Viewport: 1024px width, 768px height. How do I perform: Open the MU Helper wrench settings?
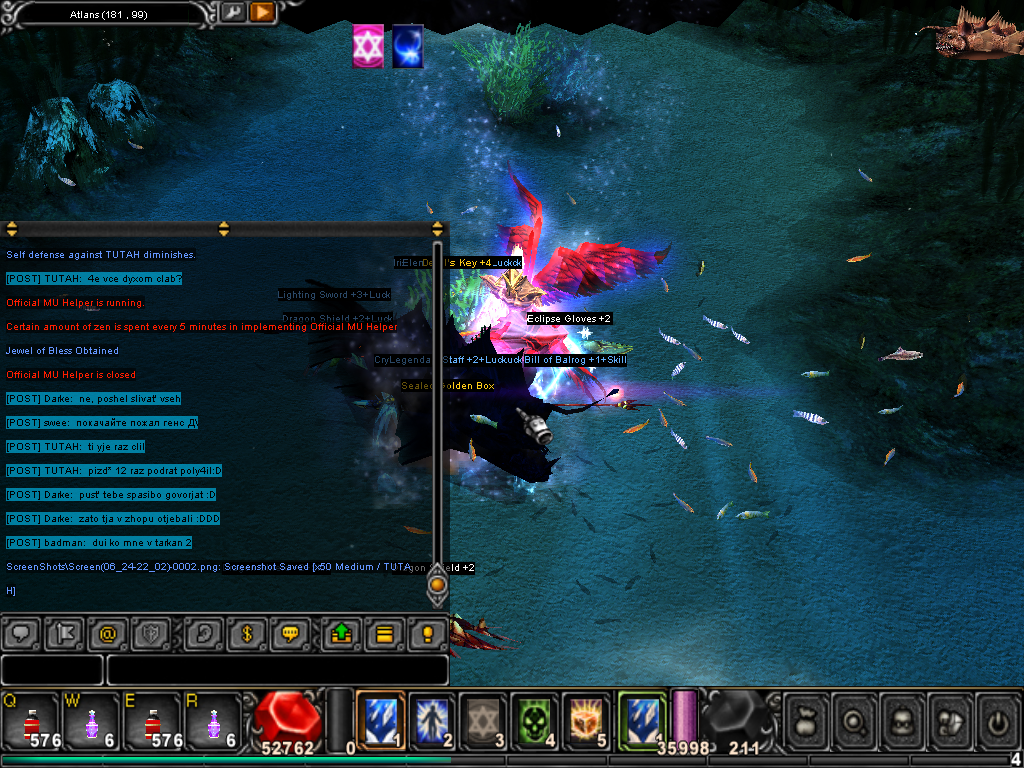tap(232, 12)
